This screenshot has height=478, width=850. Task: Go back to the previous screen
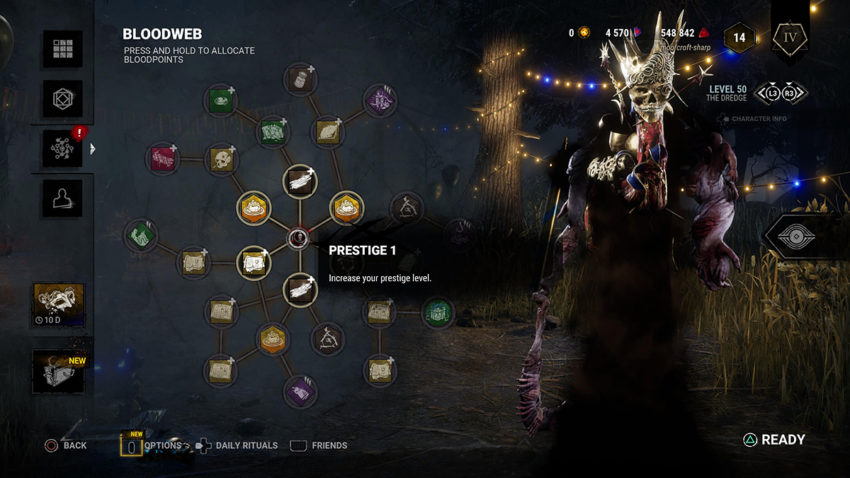click(x=65, y=445)
